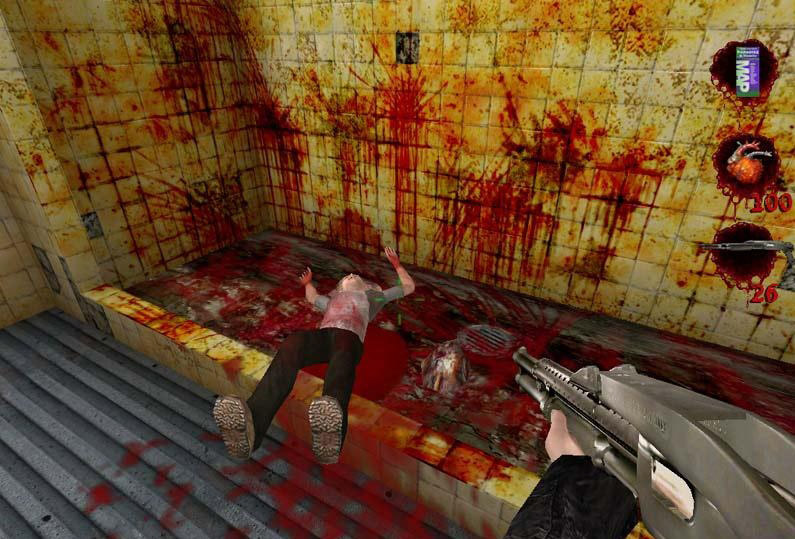The width and height of the screenshot is (795, 539).
Task: Open the MAP inventory item
Action: pos(744,70)
